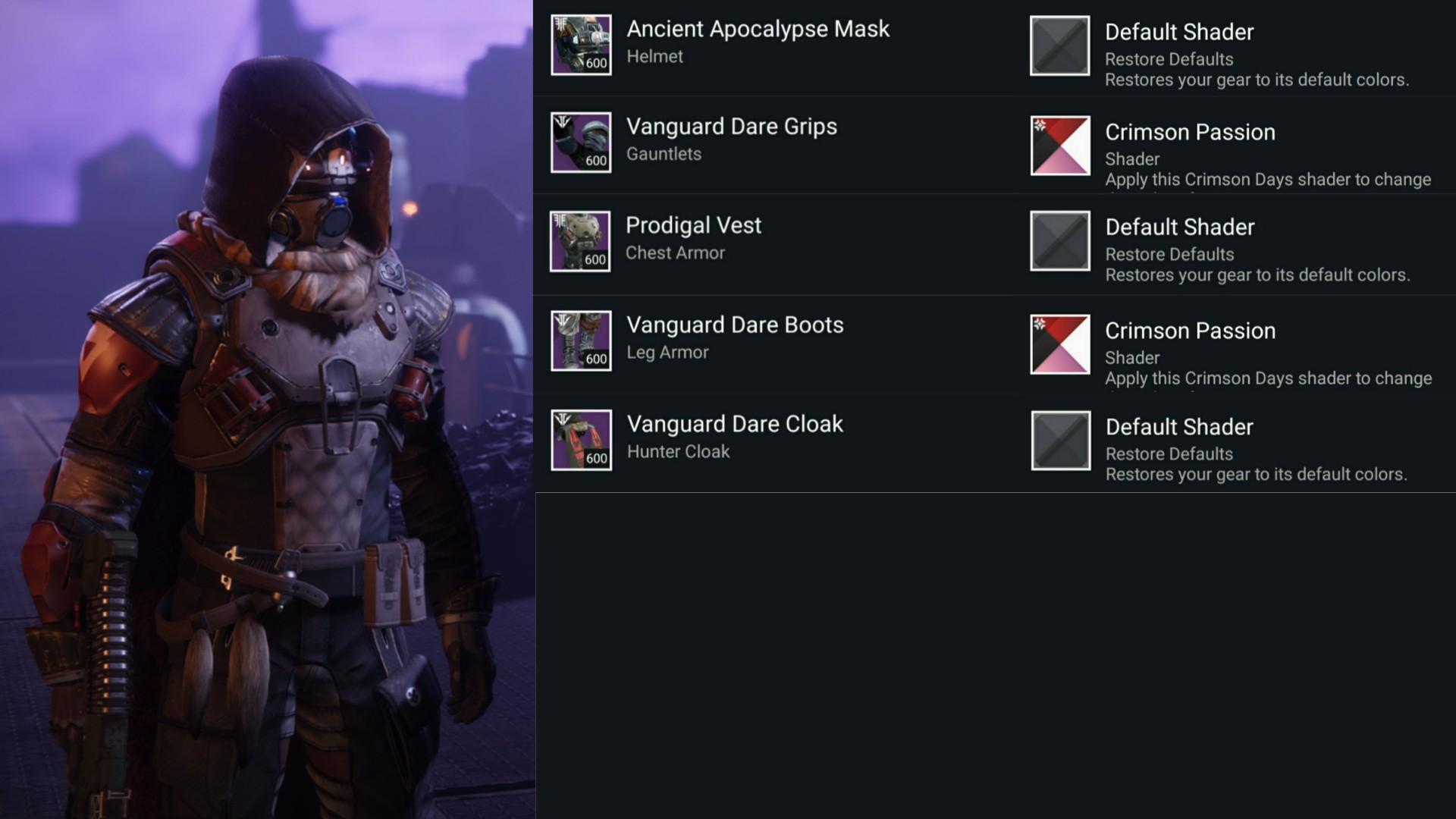Screen dimensions: 1456x819
Task: Click the Default Shader icon beside the helmet
Action: point(1059,47)
